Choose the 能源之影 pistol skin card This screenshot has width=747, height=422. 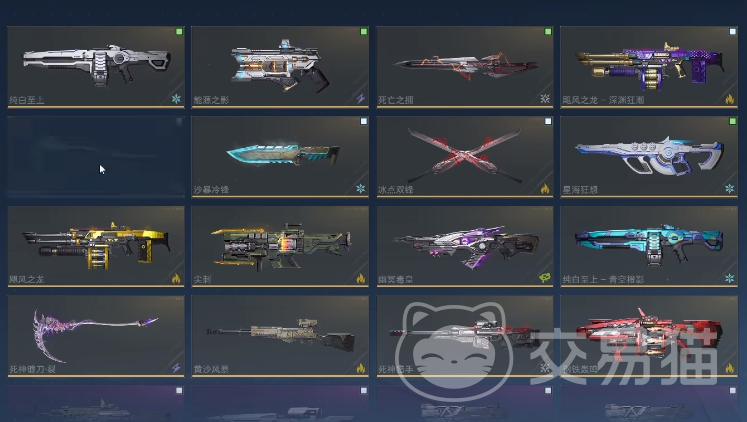point(280,65)
